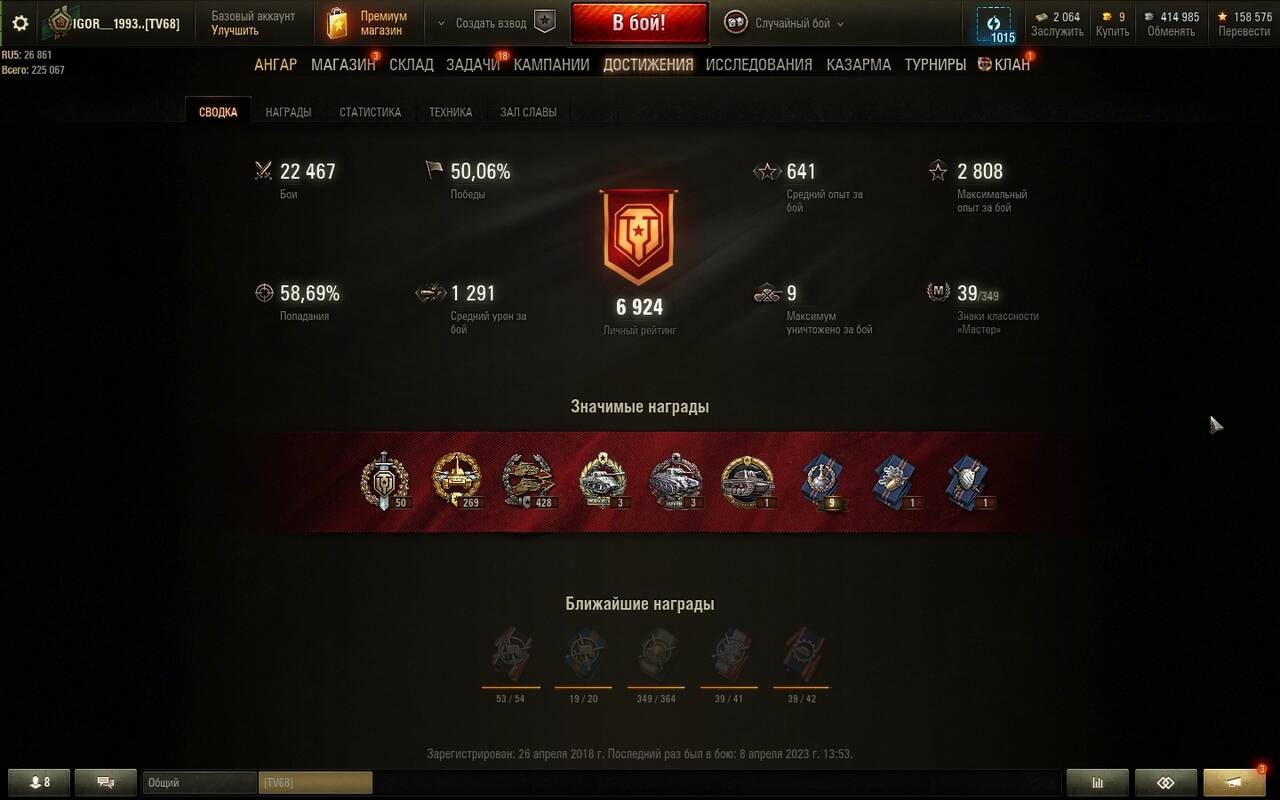The width and height of the screenshot is (1280, 800).
Task: Go to the КАЗАРМА barracks
Action: (x=858, y=65)
